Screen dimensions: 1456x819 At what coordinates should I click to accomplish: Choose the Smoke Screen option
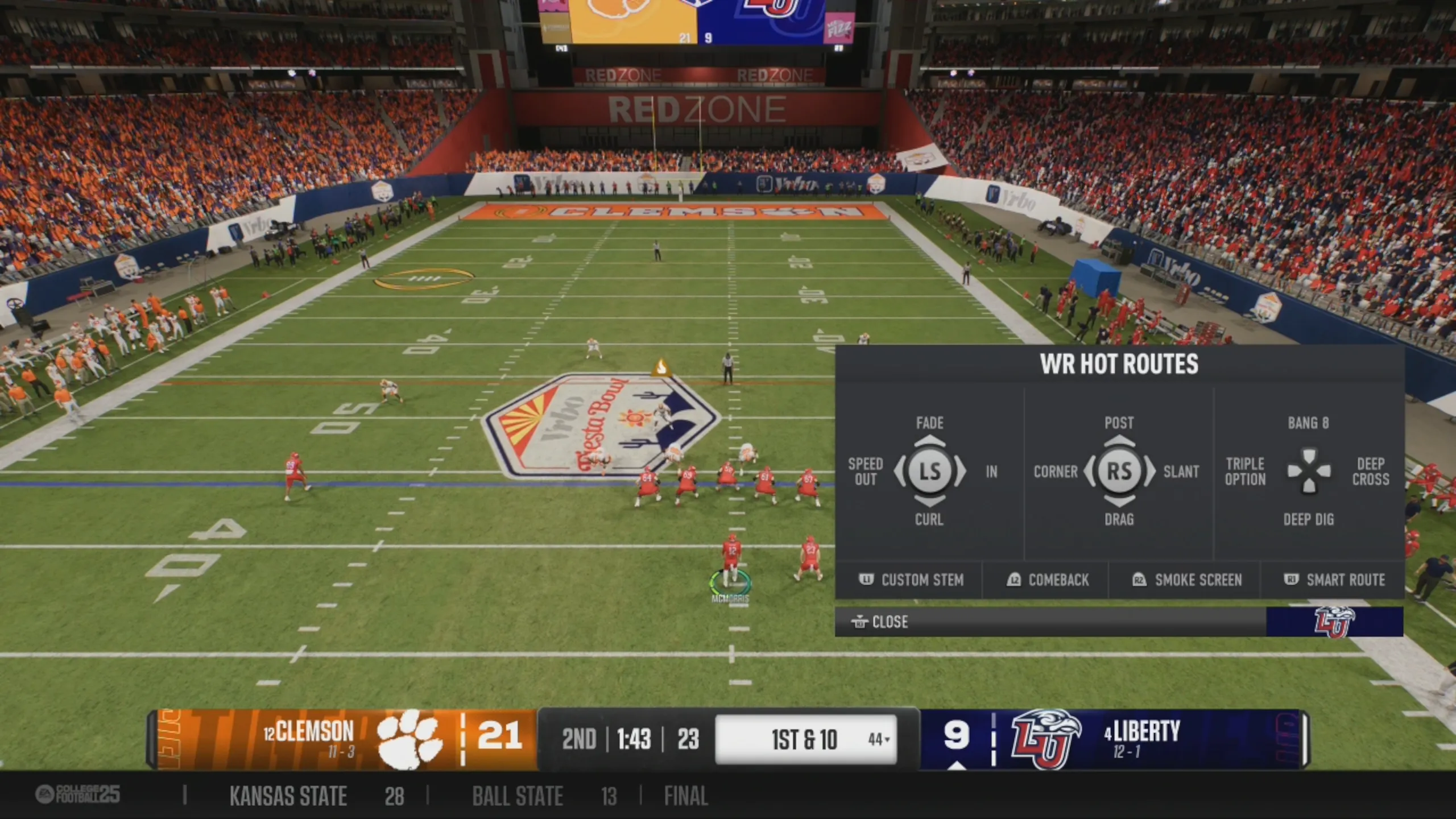point(1187,580)
